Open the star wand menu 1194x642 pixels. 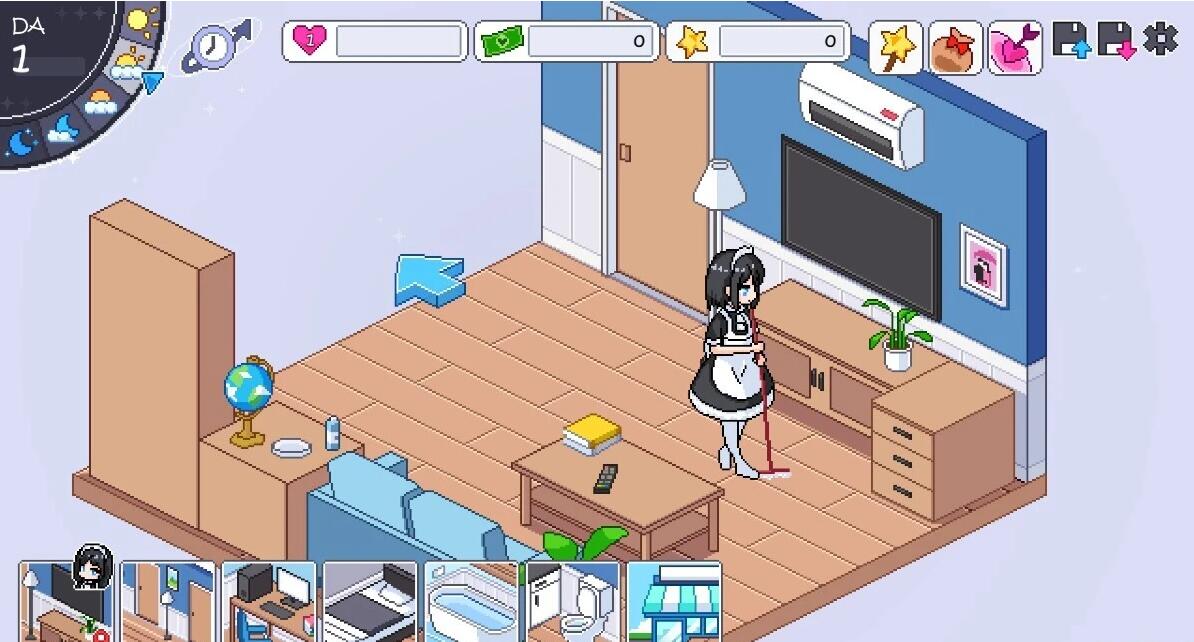(x=895, y=47)
